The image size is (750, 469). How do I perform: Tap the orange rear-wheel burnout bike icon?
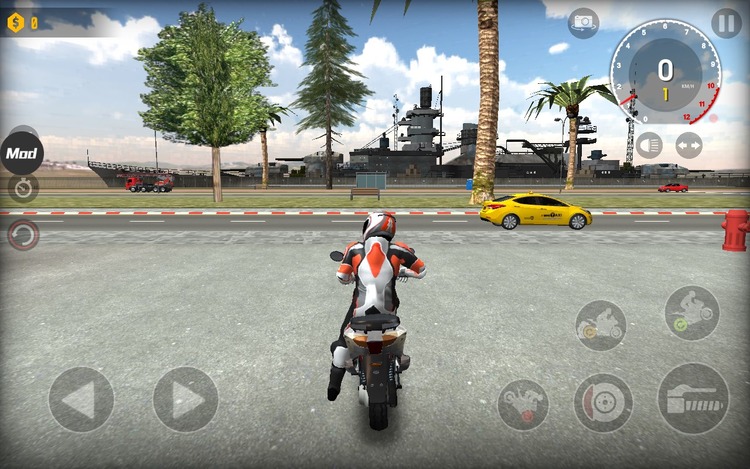pos(600,325)
